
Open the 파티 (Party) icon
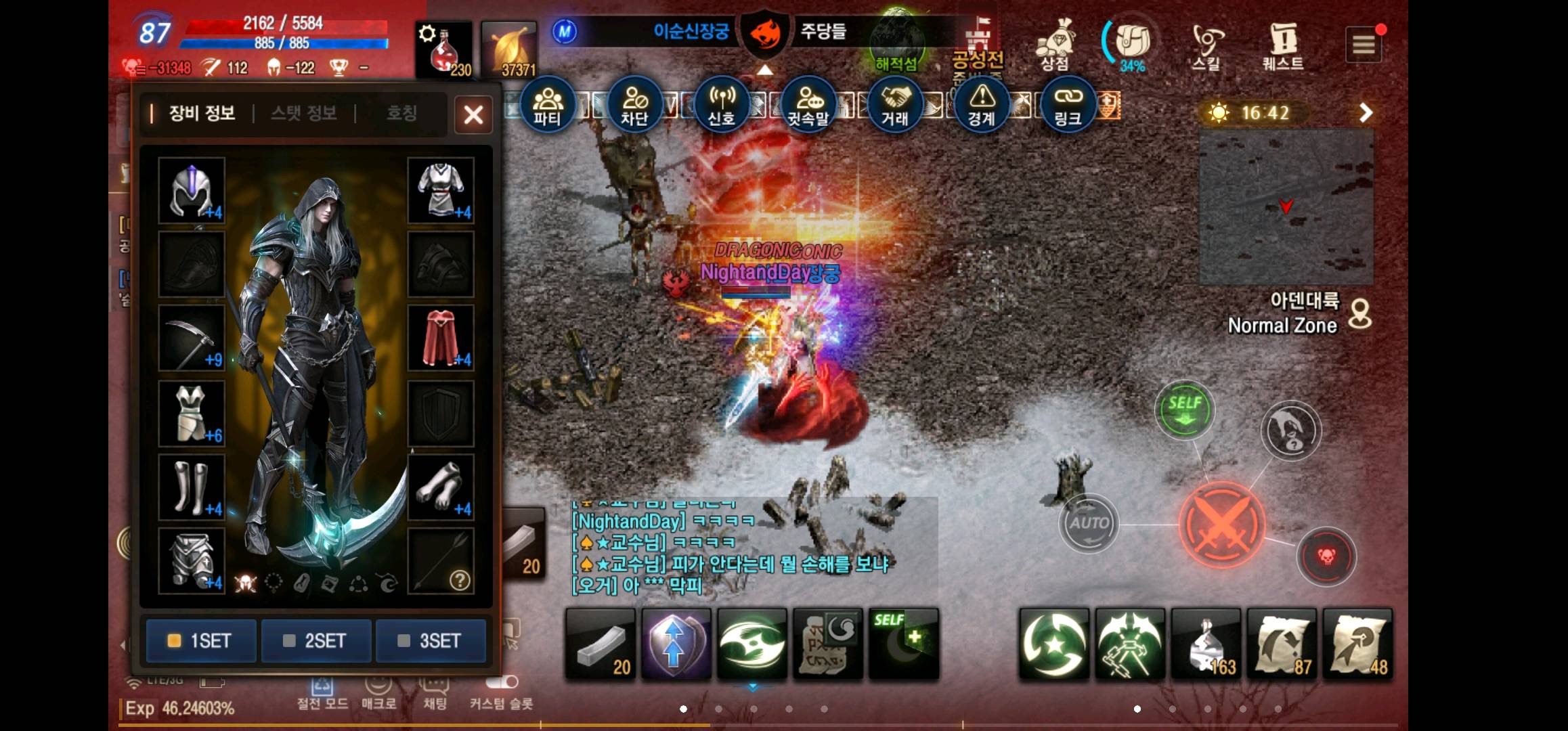point(548,105)
